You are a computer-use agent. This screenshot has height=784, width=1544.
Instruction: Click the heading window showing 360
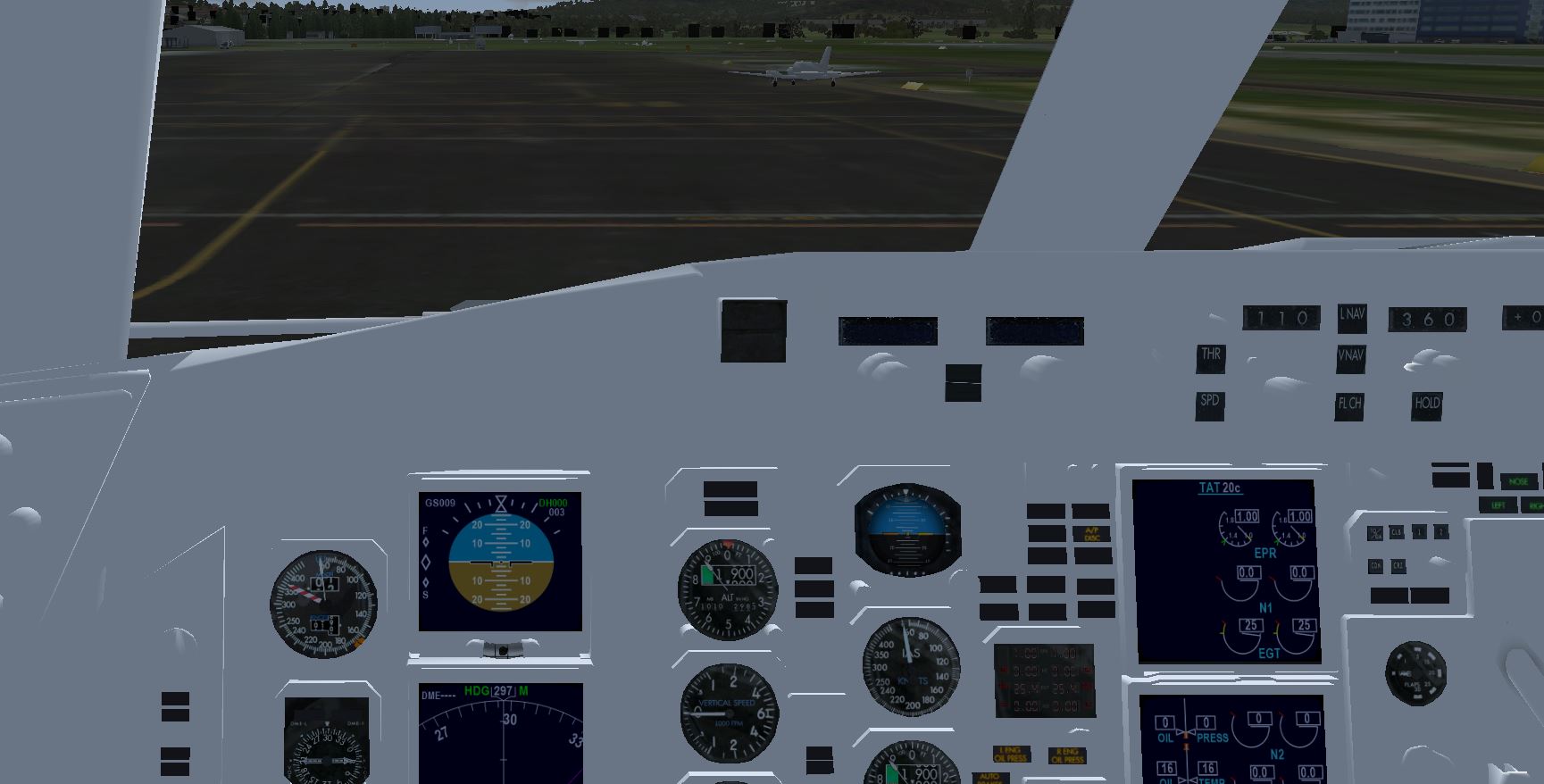click(x=1427, y=319)
